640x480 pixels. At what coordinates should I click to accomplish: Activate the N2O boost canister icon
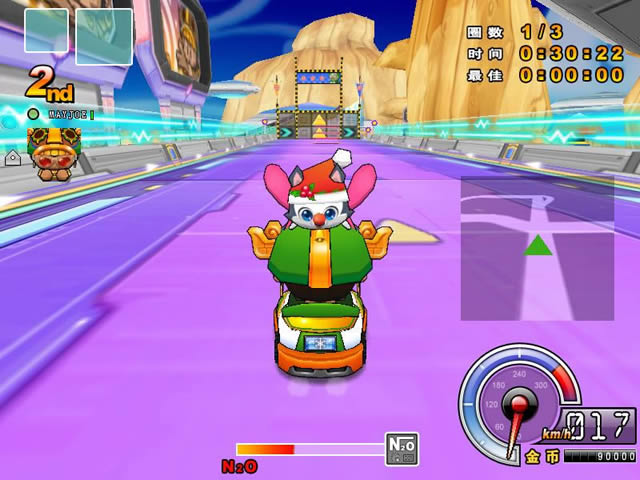pos(402,449)
